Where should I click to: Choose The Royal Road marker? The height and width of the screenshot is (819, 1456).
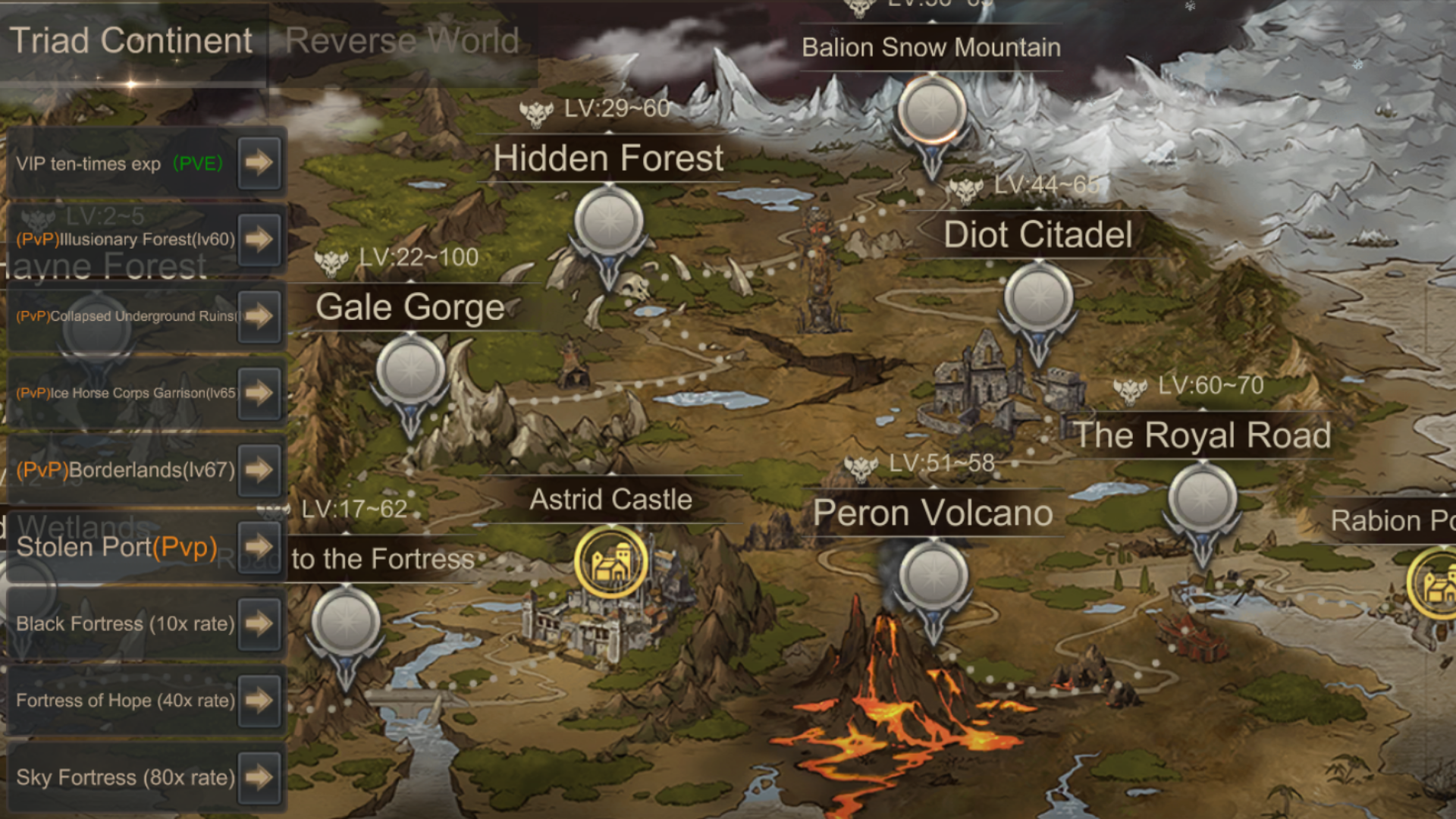click(x=1202, y=500)
